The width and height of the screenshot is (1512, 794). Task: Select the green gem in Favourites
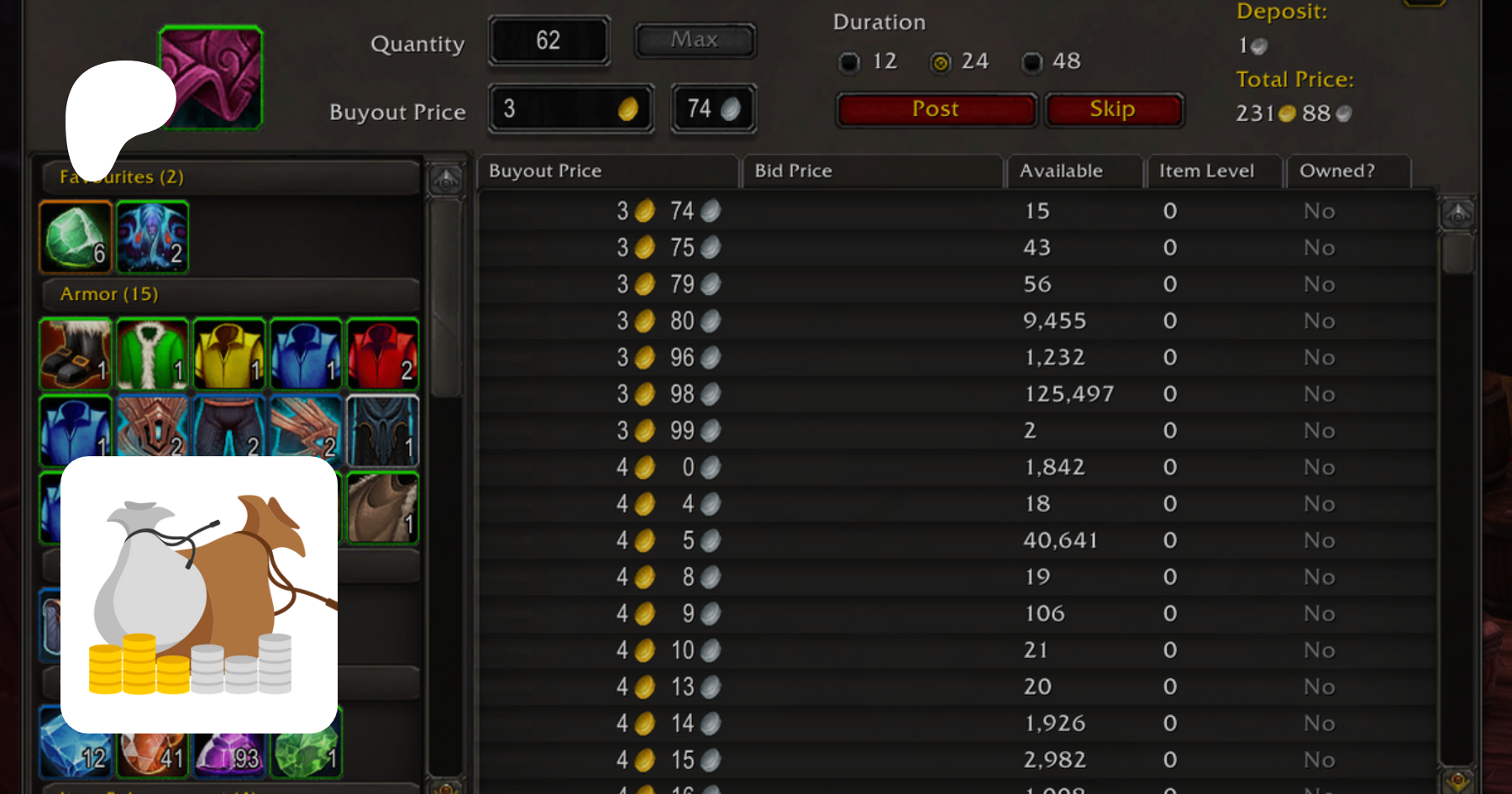76,238
